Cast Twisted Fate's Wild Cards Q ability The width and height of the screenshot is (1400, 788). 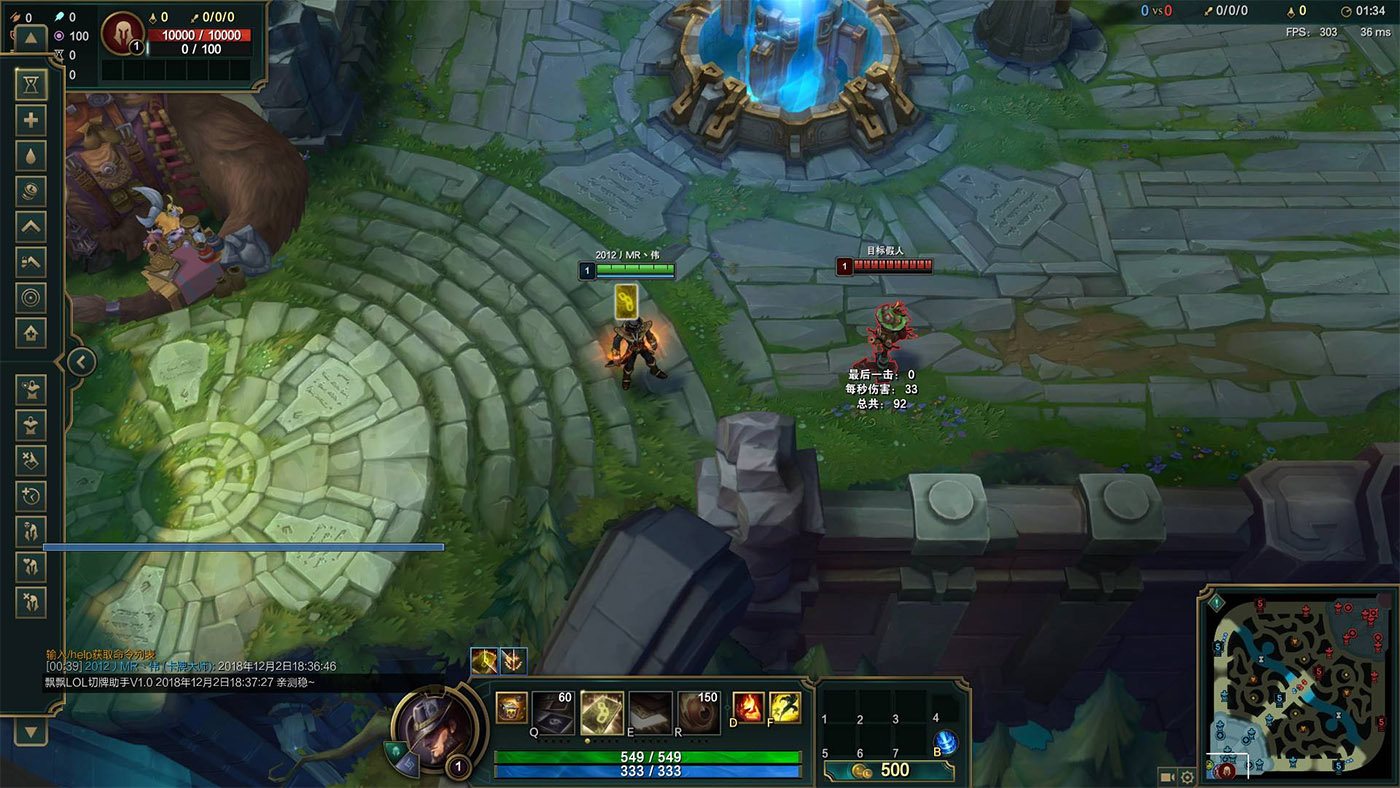pos(553,711)
